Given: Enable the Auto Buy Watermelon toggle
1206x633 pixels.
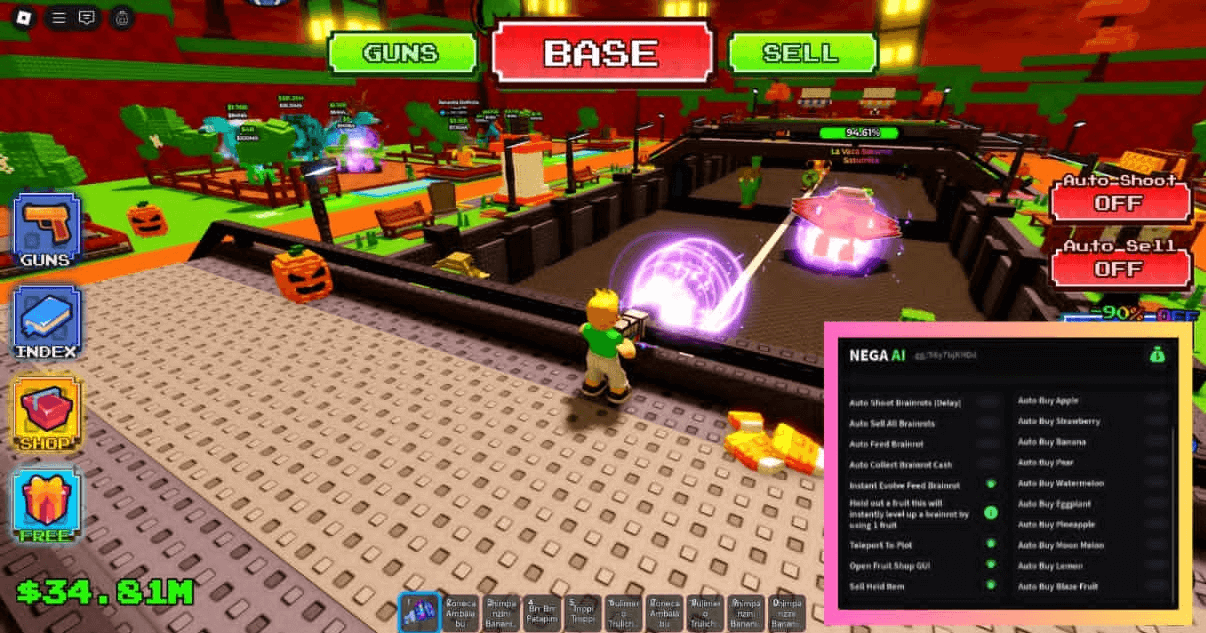Looking at the screenshot, I should tap(1157, 484).
